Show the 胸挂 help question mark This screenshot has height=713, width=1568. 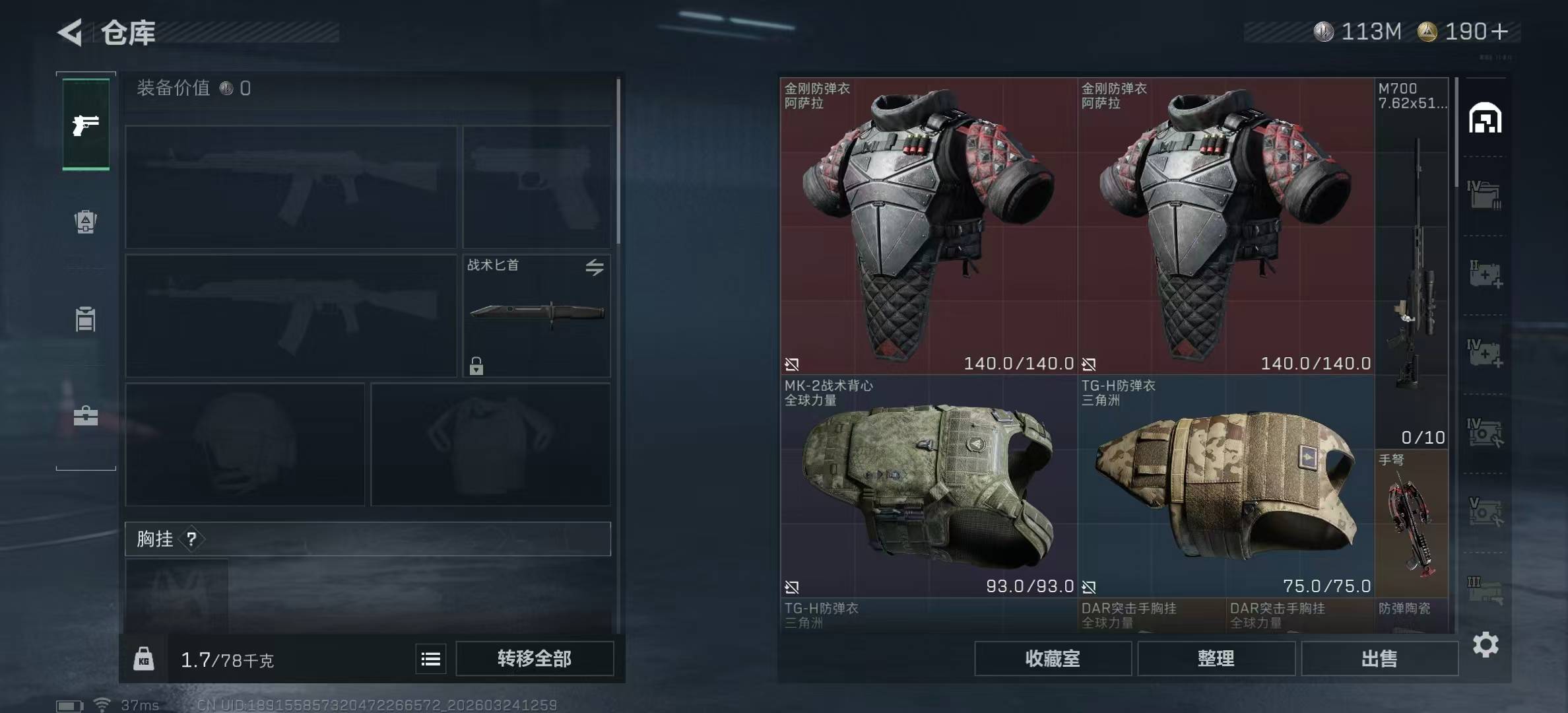pos(191,539)
